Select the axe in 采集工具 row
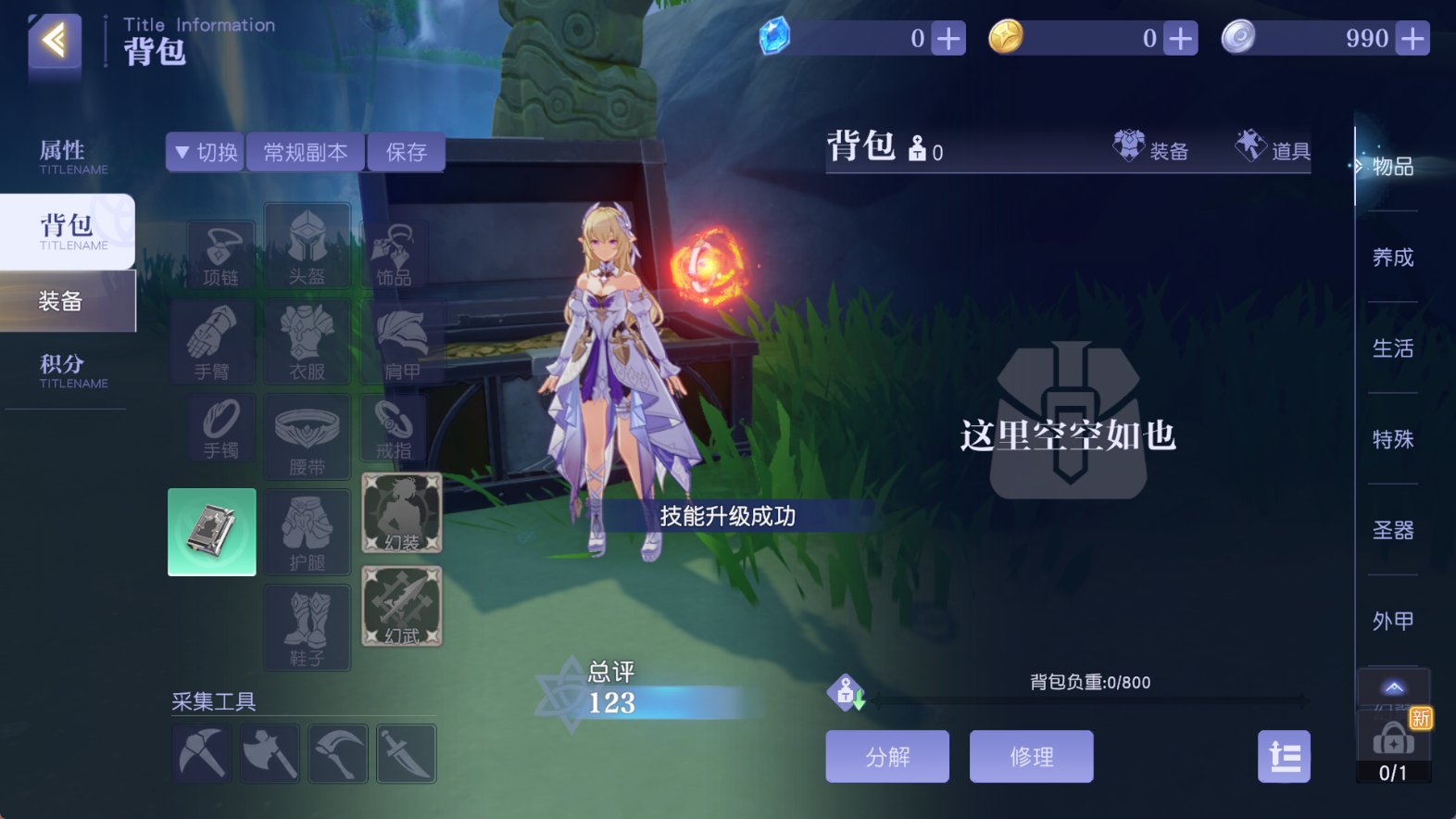The width and height of the screenshot is (1456, 819). click(x=270, y=753)
